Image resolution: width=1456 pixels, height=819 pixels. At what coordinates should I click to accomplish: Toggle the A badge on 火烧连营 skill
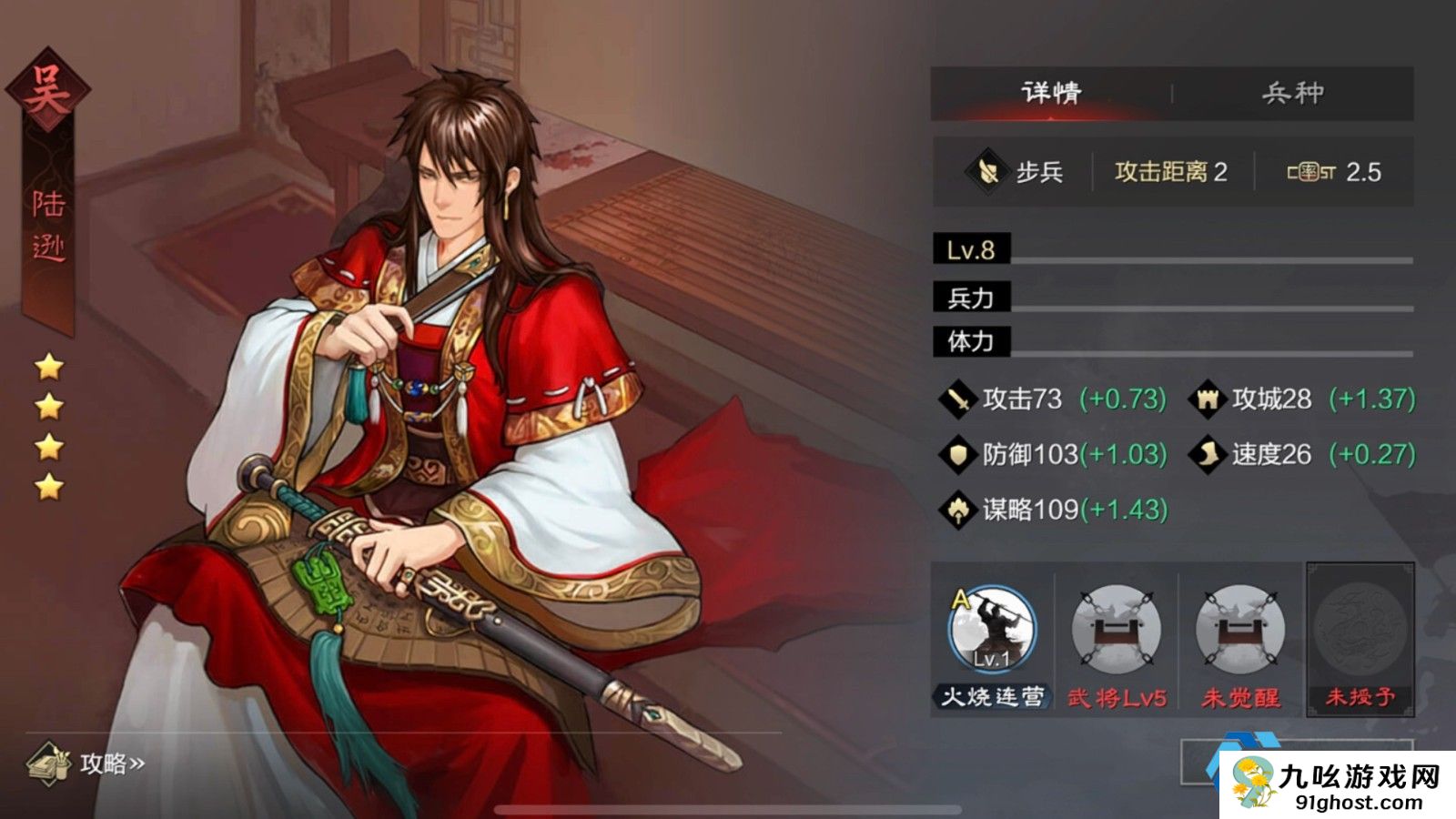coord(960,596)
